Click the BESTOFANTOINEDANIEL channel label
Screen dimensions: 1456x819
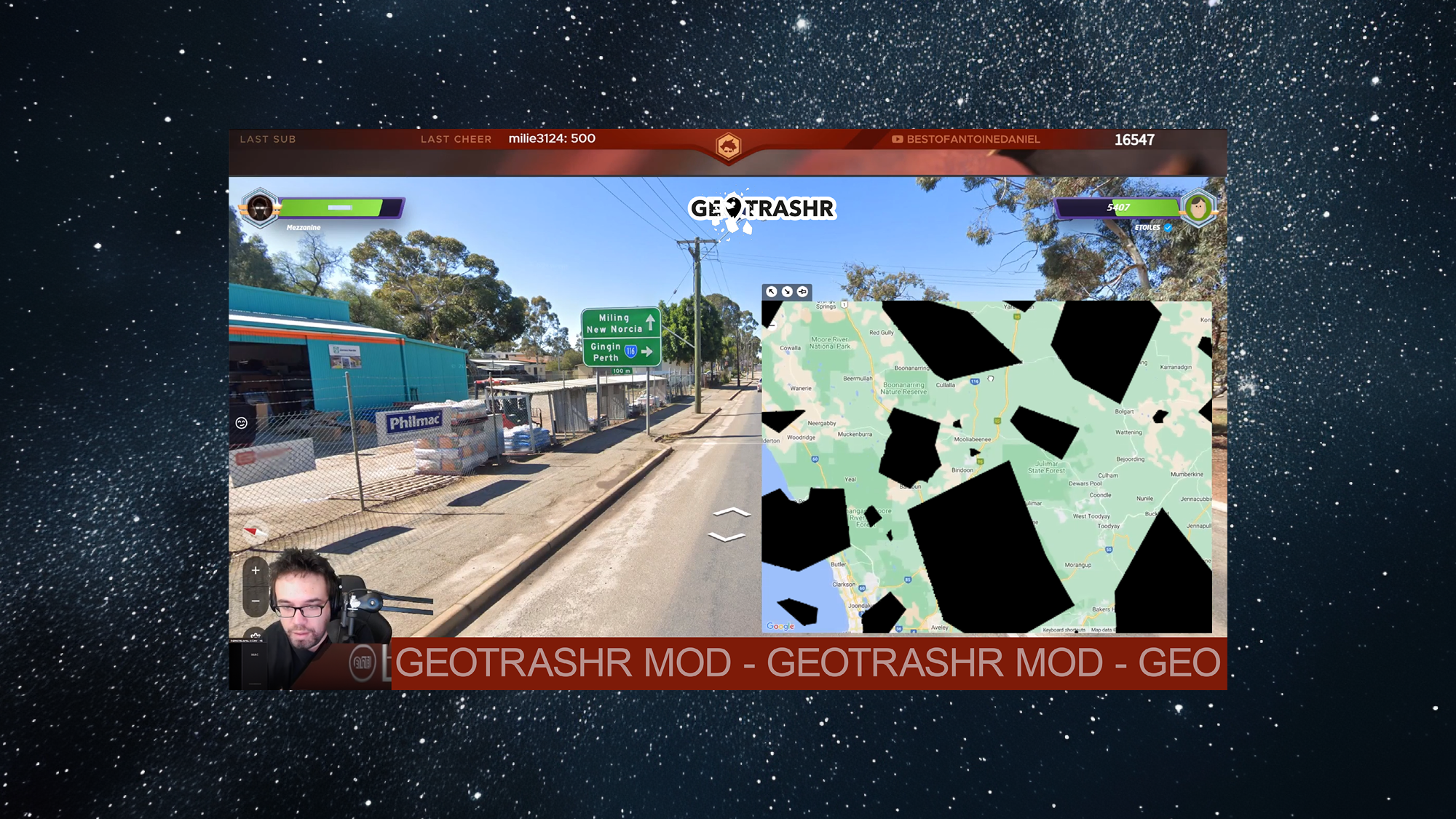(x=973, y=139)
